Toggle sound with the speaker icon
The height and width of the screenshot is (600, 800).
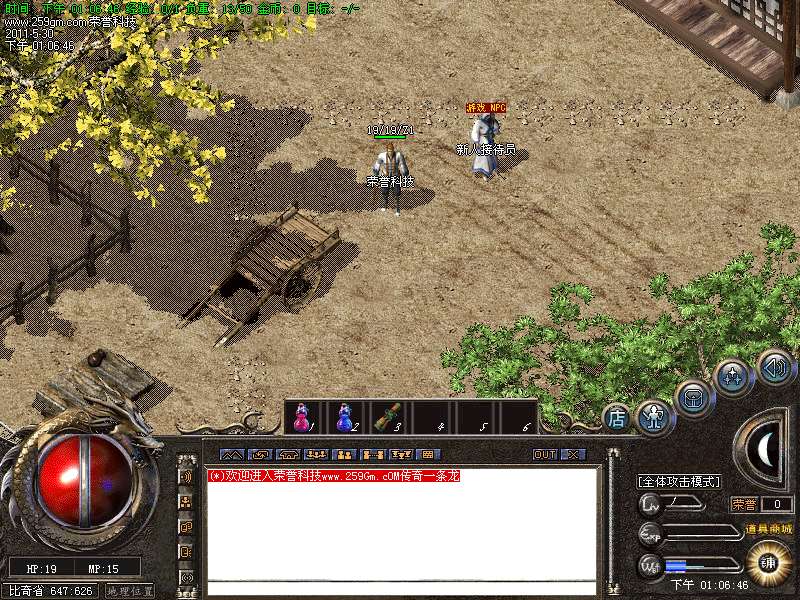[x=773, y=366]
